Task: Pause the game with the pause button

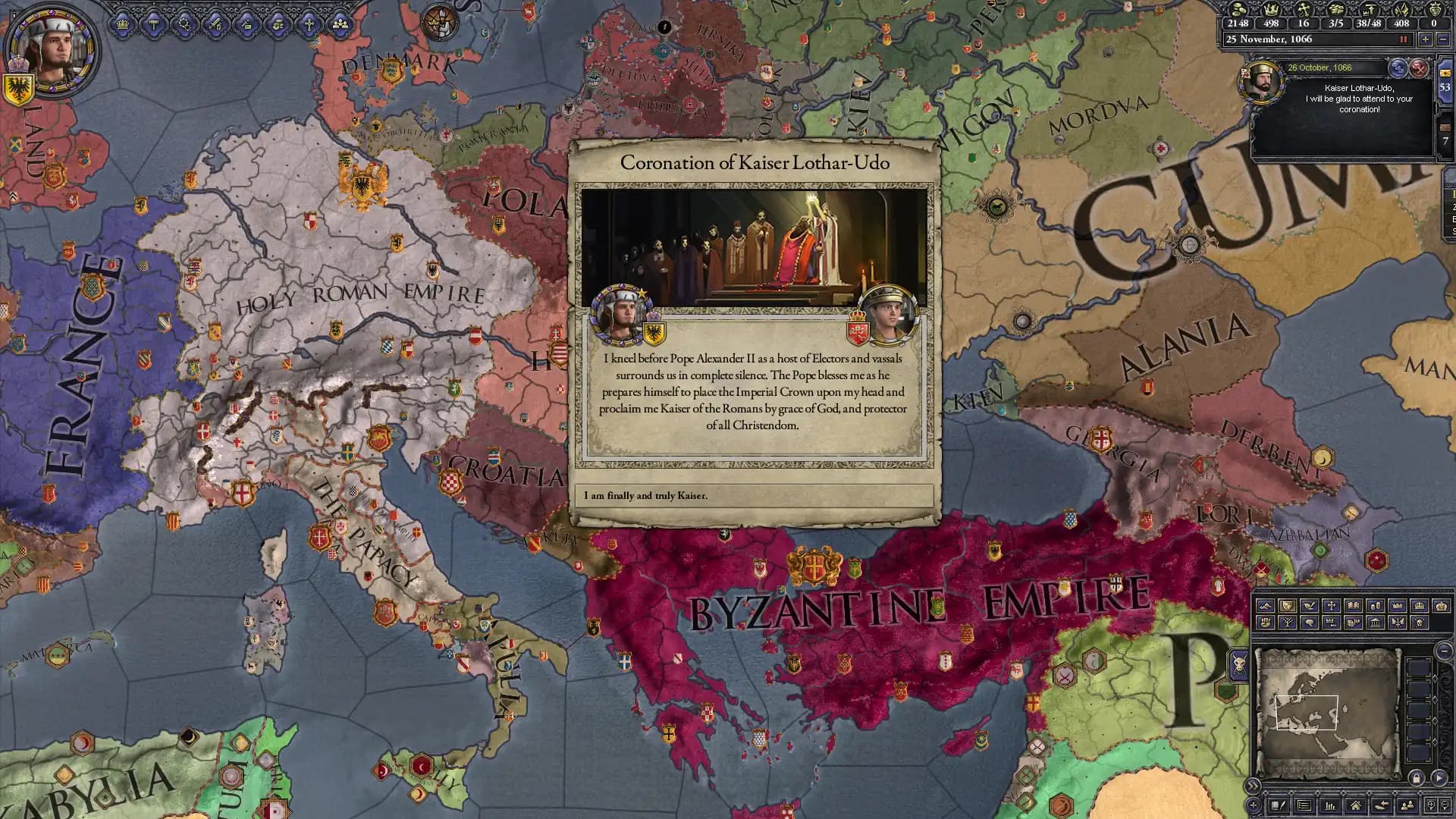Action: (x=1404, y=39)
